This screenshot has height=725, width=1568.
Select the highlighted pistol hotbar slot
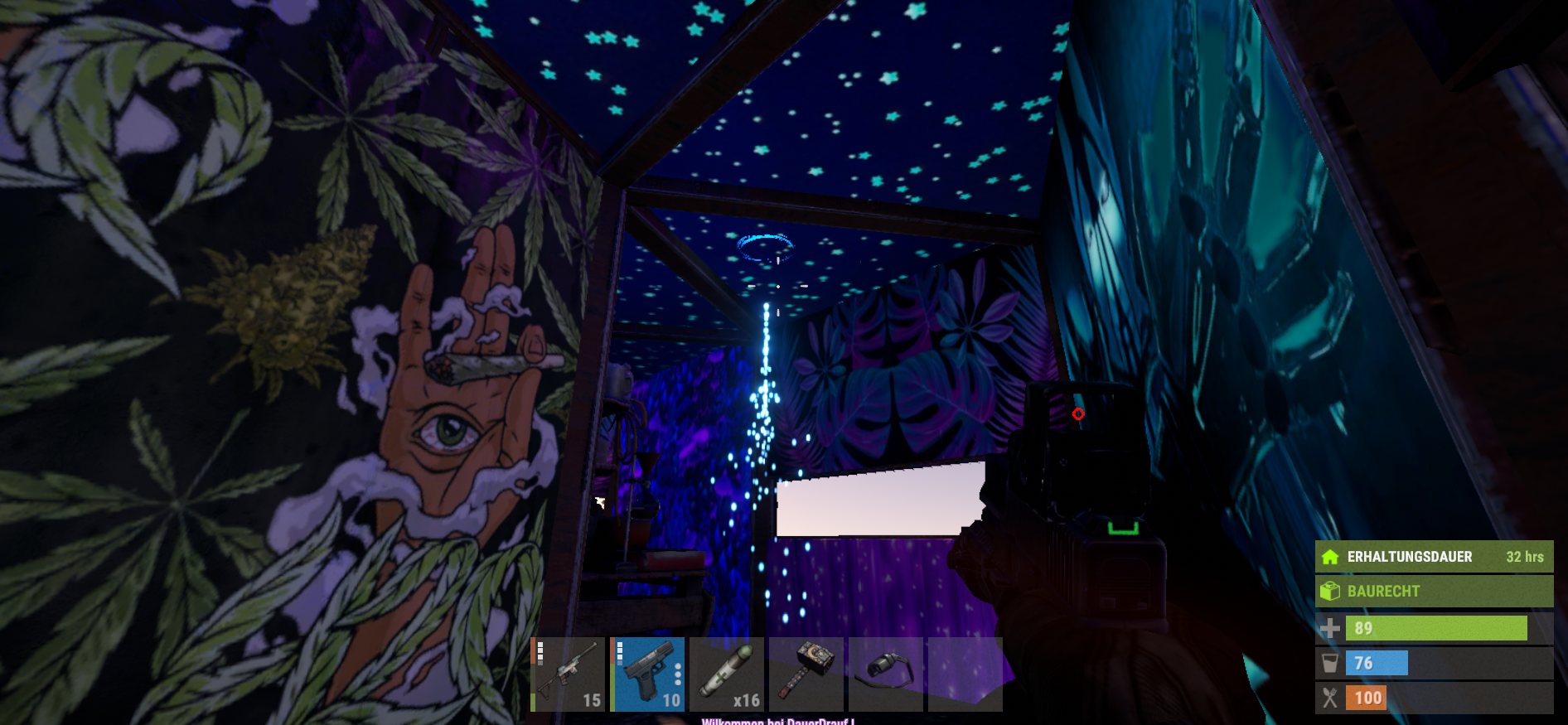click(647, 674)
